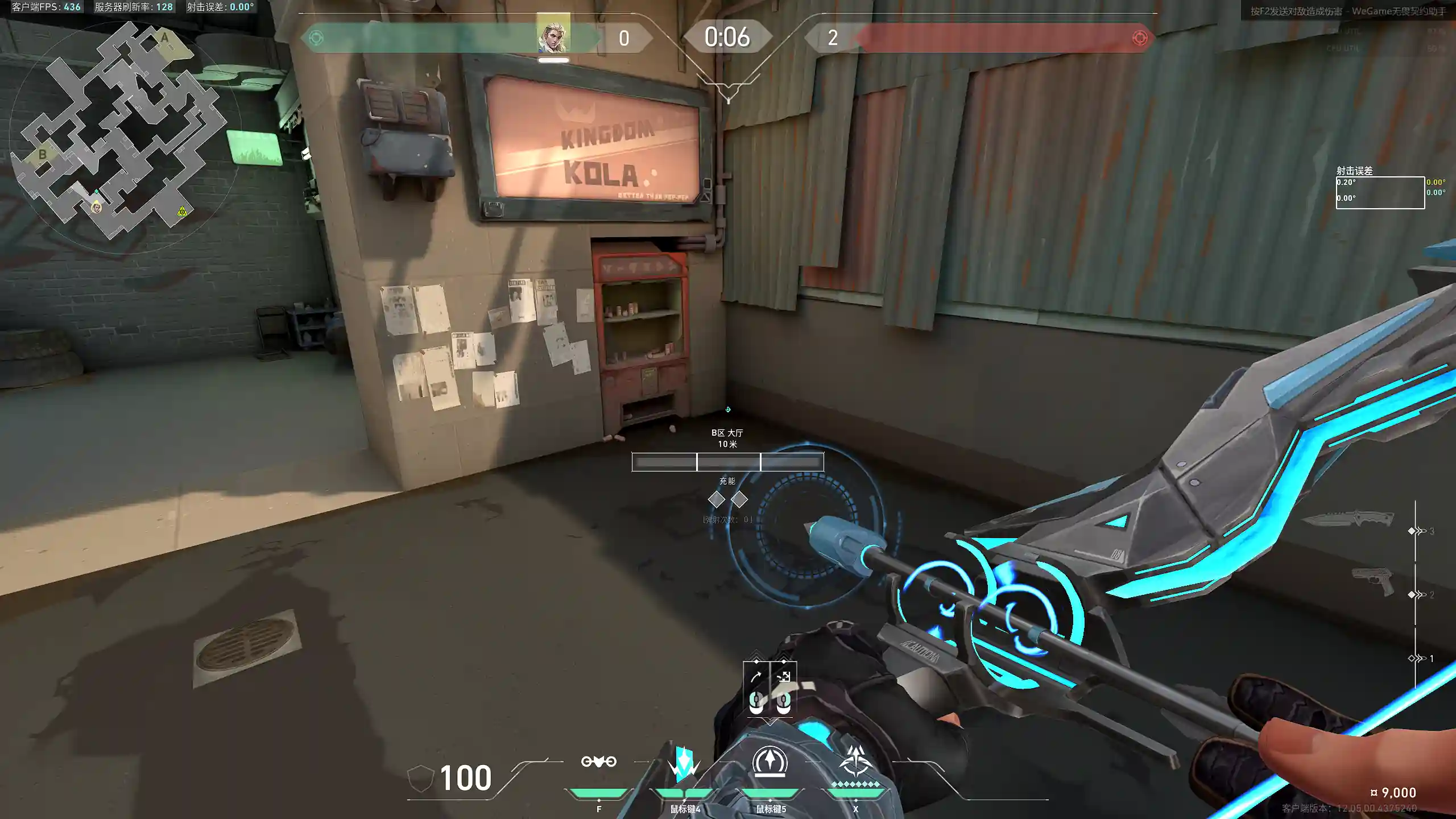This screenshot has width=1456, height=819.
Task: Click the yellow spike marker on the minimap
Action: [181, 212]
